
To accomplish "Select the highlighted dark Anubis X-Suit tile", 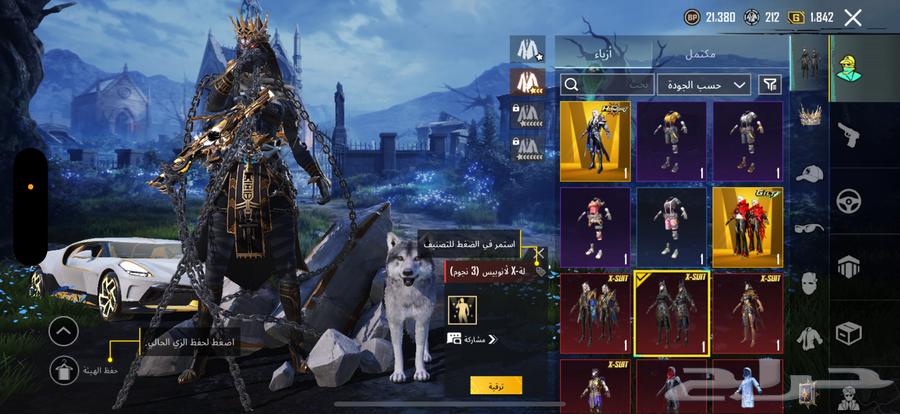I will pyautogui.click(x=672, y=313).
